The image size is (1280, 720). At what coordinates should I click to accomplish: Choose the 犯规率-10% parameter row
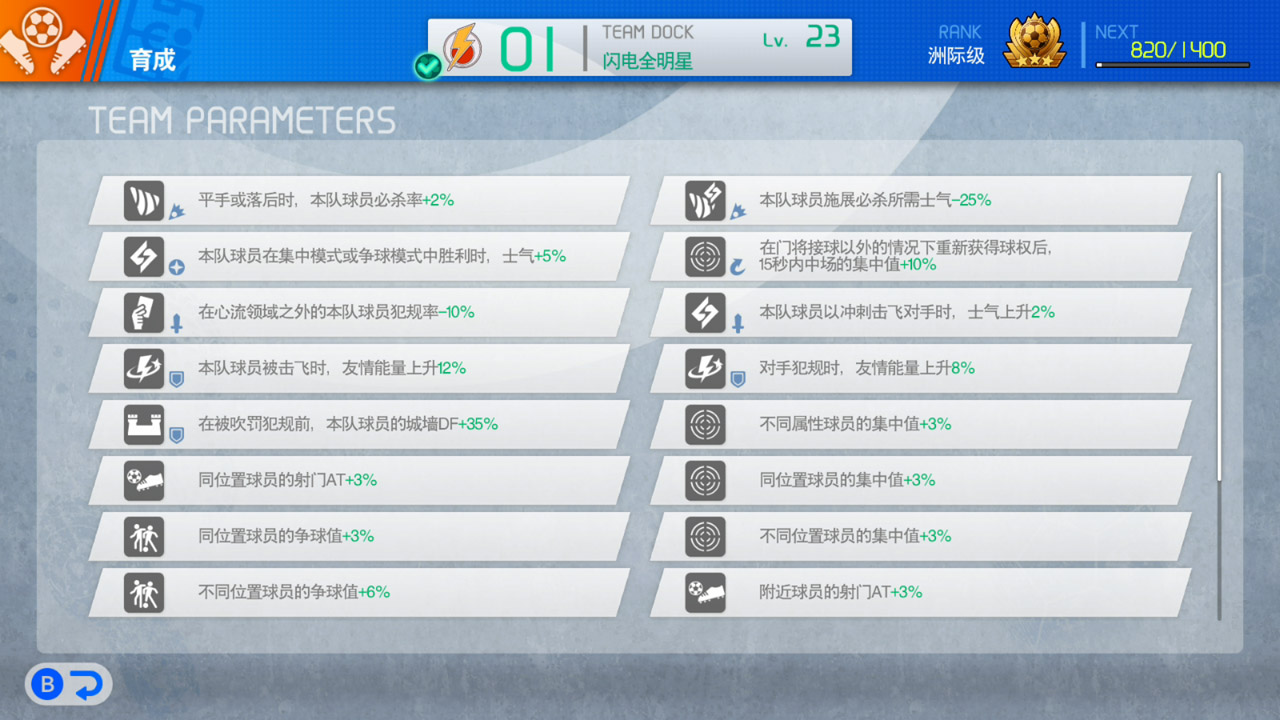pos(360,312)
